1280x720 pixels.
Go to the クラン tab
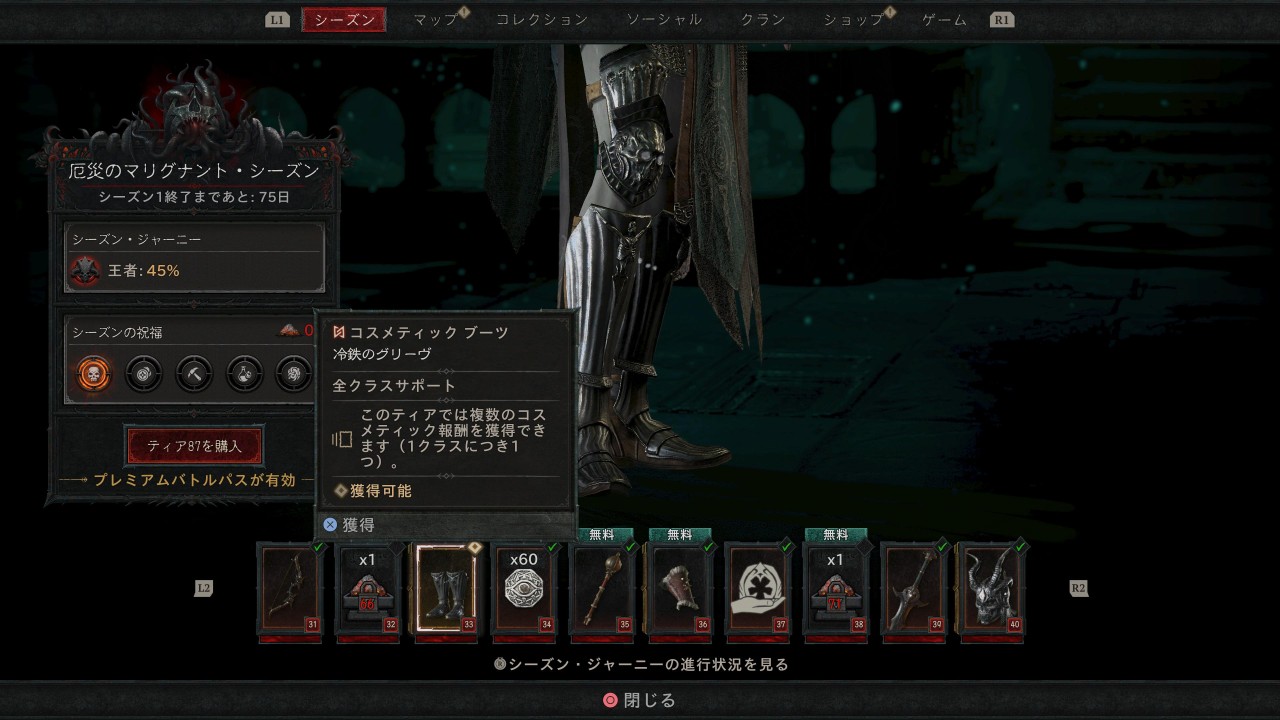point(763,20)
